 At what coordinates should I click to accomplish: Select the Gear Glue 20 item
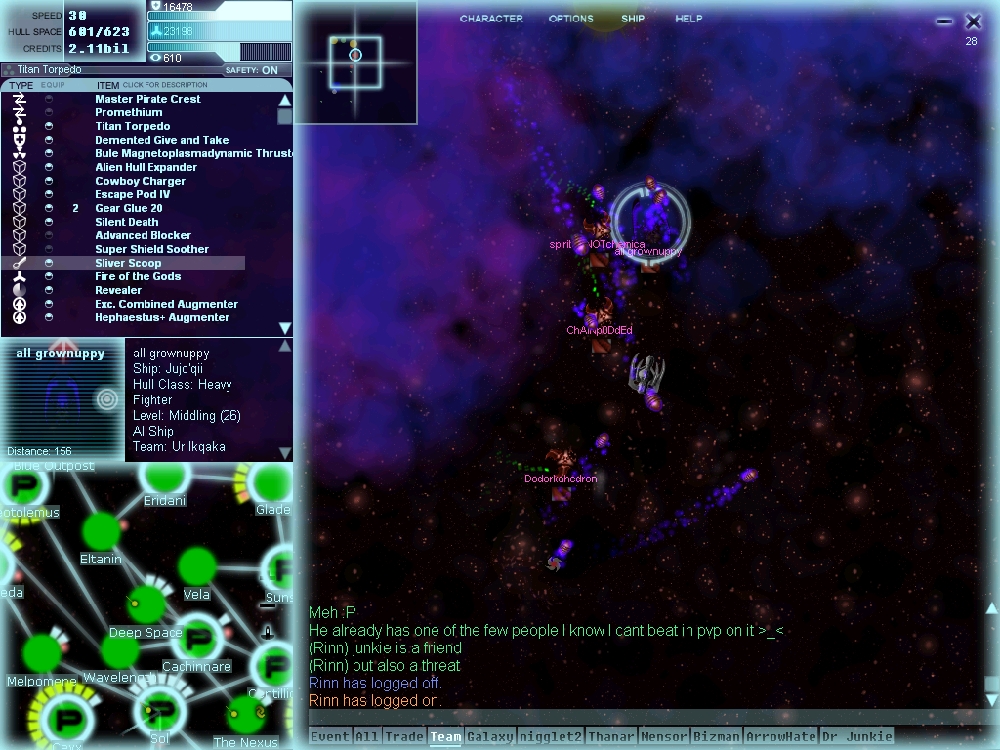click(128, 209)
